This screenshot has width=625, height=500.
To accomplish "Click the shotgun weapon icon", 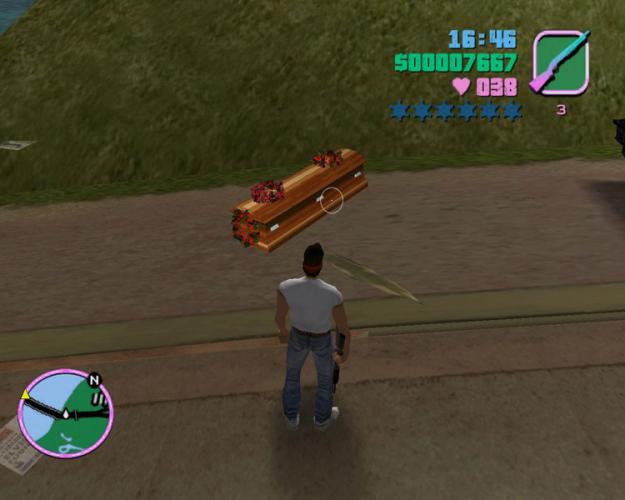I will (560, 62).
